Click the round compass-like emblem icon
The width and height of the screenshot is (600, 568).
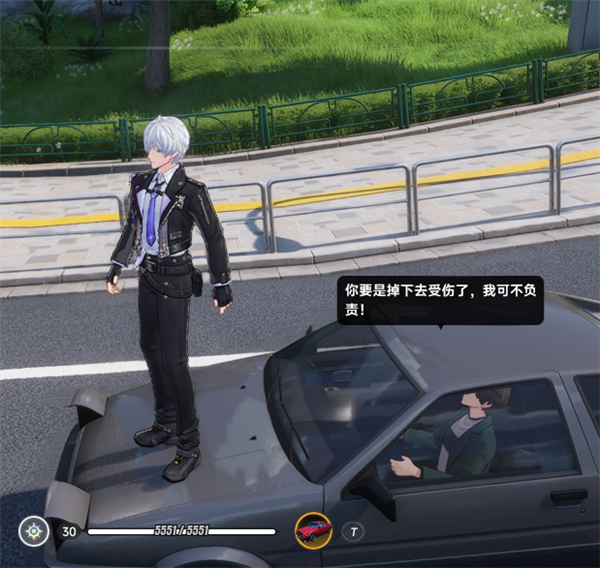[35, 531]
